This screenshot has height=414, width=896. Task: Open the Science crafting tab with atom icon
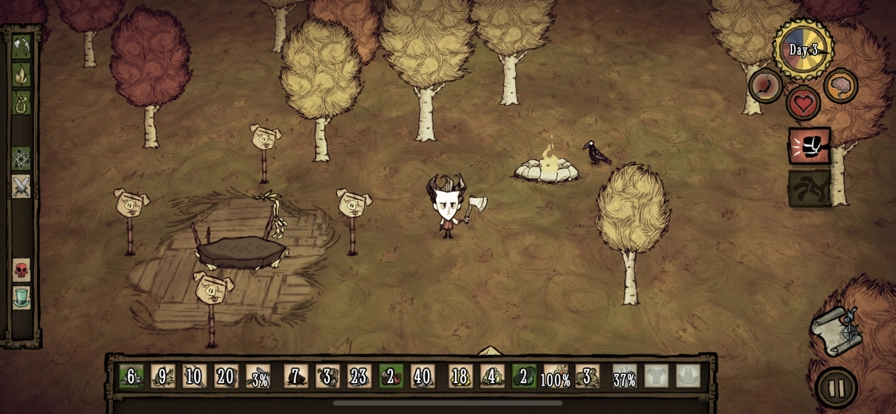[x=21, y=158]
